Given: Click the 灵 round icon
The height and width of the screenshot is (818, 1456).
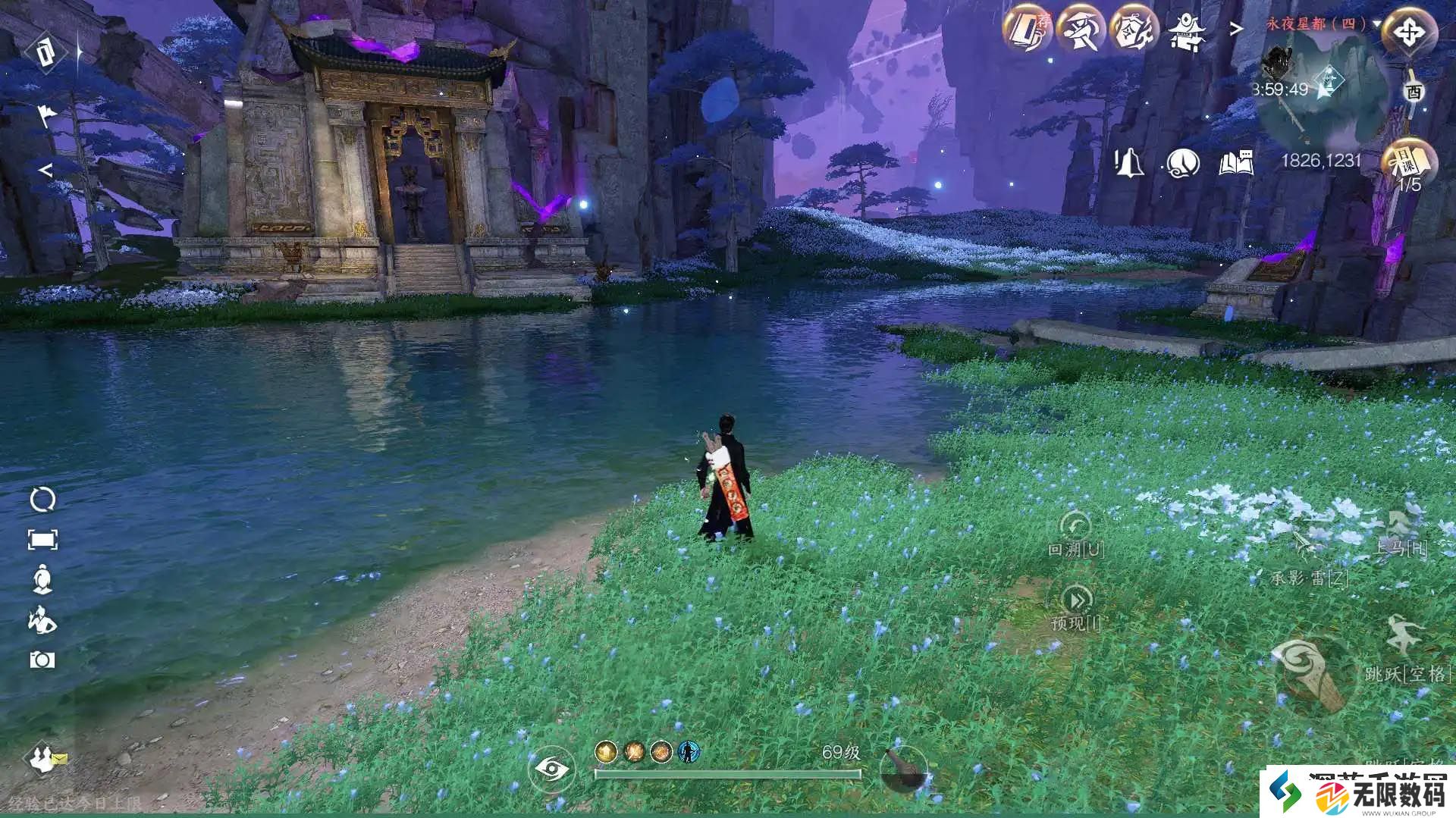Looking at the screenshot, I should click(x=1081, y=30).
